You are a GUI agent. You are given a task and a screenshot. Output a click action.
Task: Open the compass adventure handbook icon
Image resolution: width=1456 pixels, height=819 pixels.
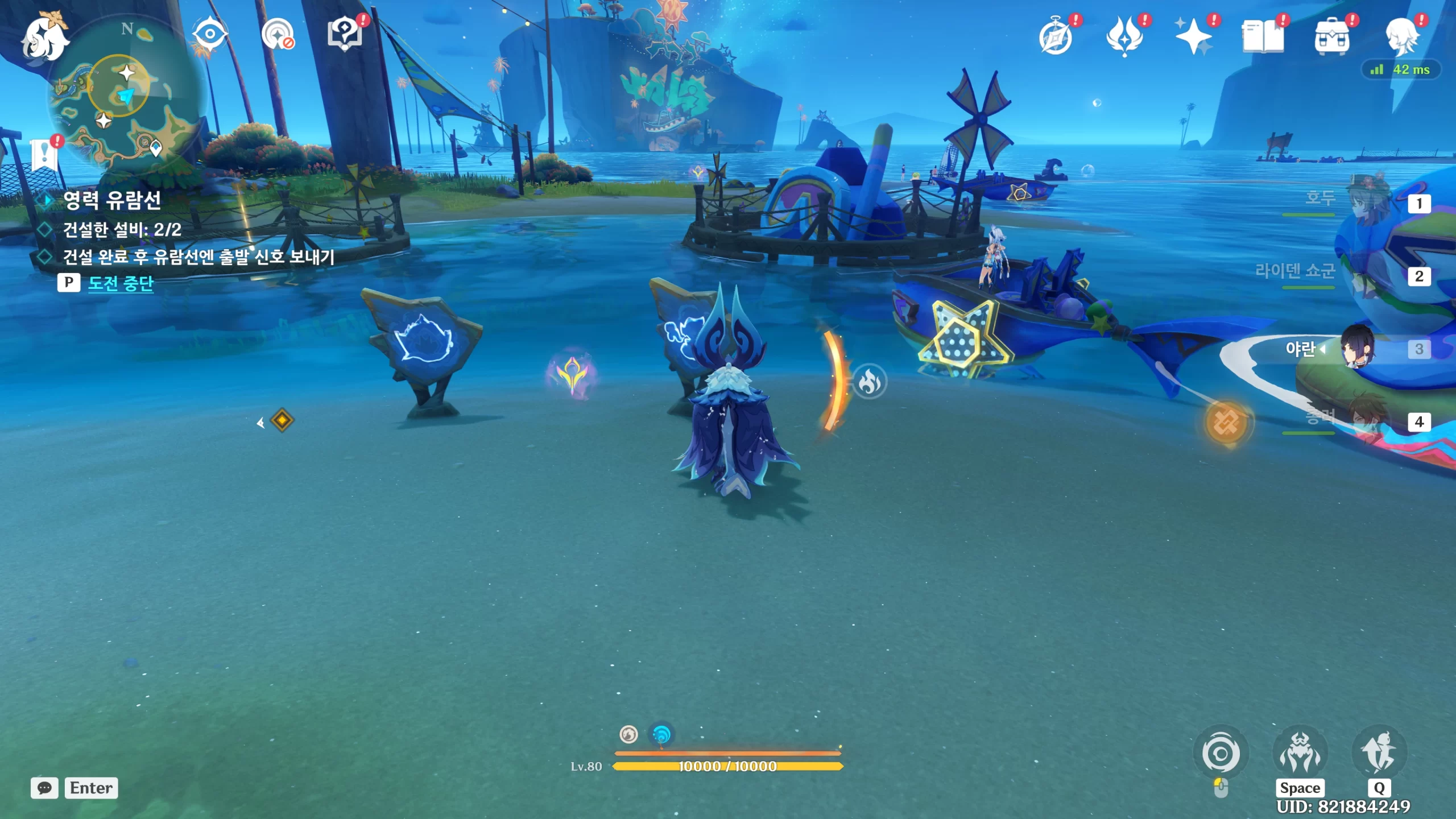pos(1056,37)
